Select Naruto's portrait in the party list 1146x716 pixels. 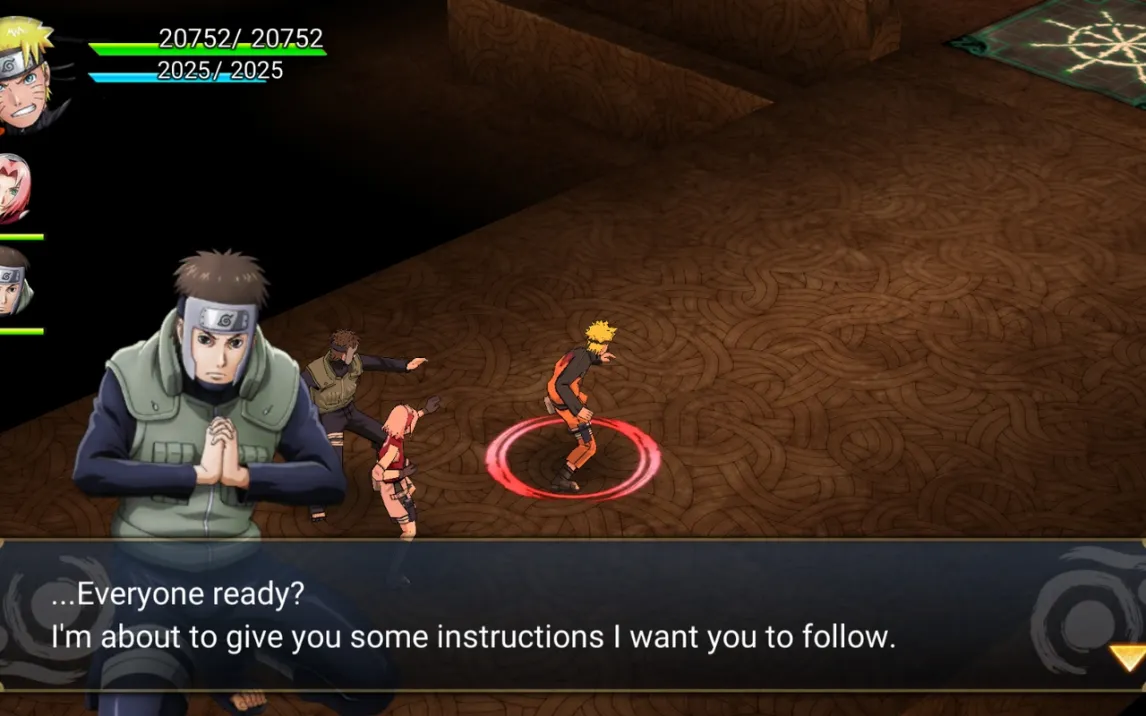coord(24,75)
